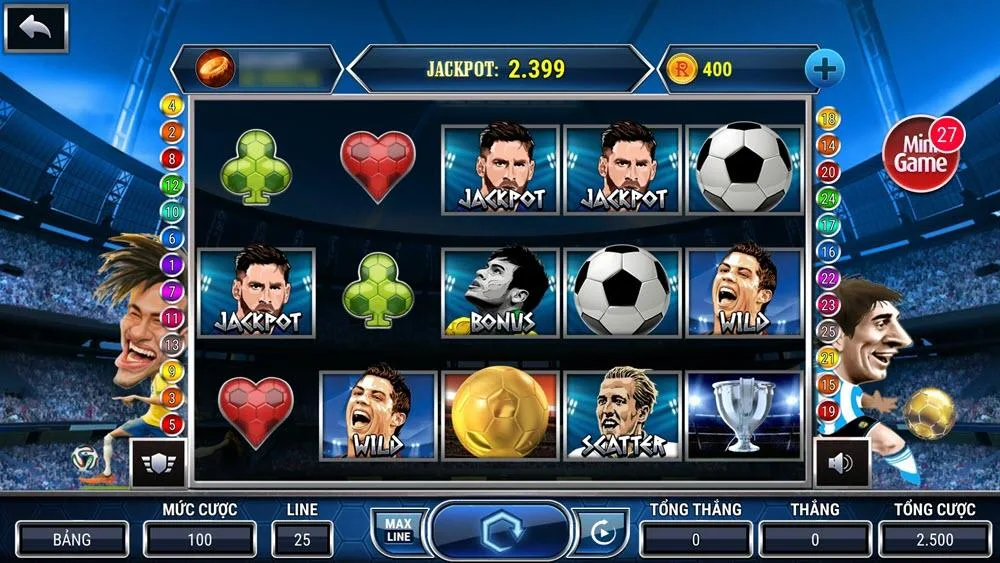Open the winged shield badge button
This screenshot has height=563, width=1000.
pos(156,463)
